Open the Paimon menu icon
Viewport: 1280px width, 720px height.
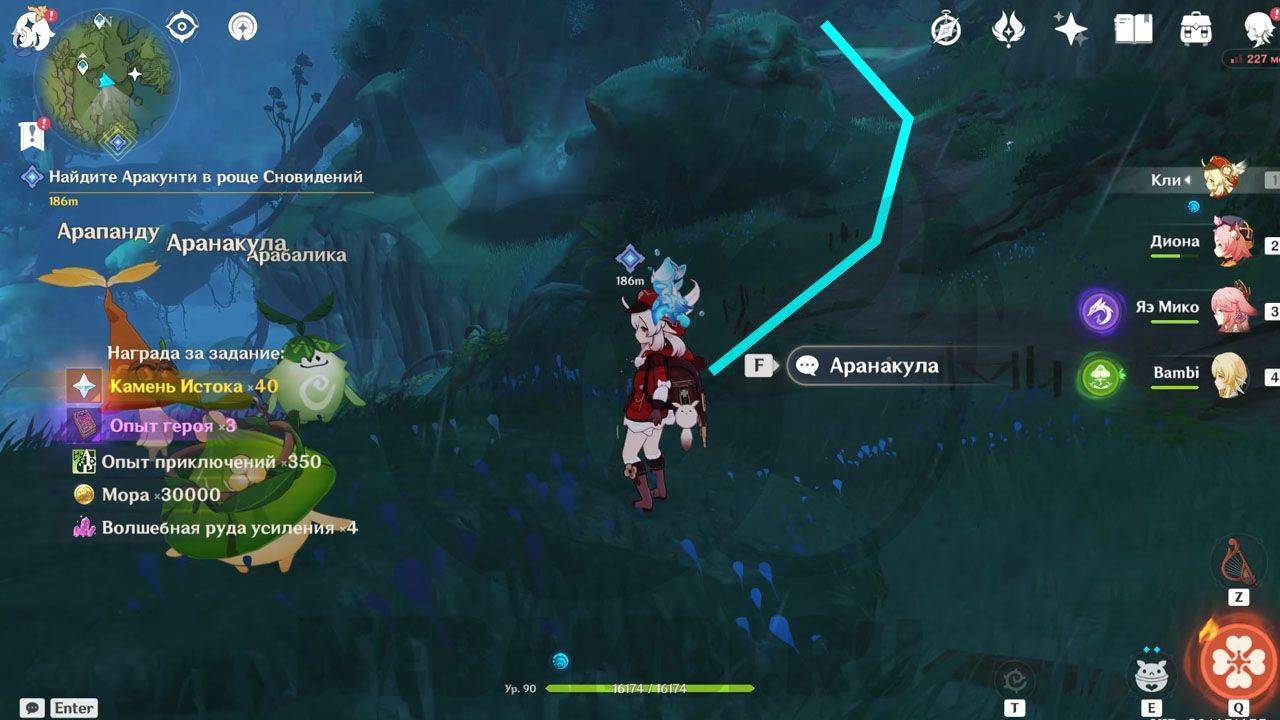30,30
